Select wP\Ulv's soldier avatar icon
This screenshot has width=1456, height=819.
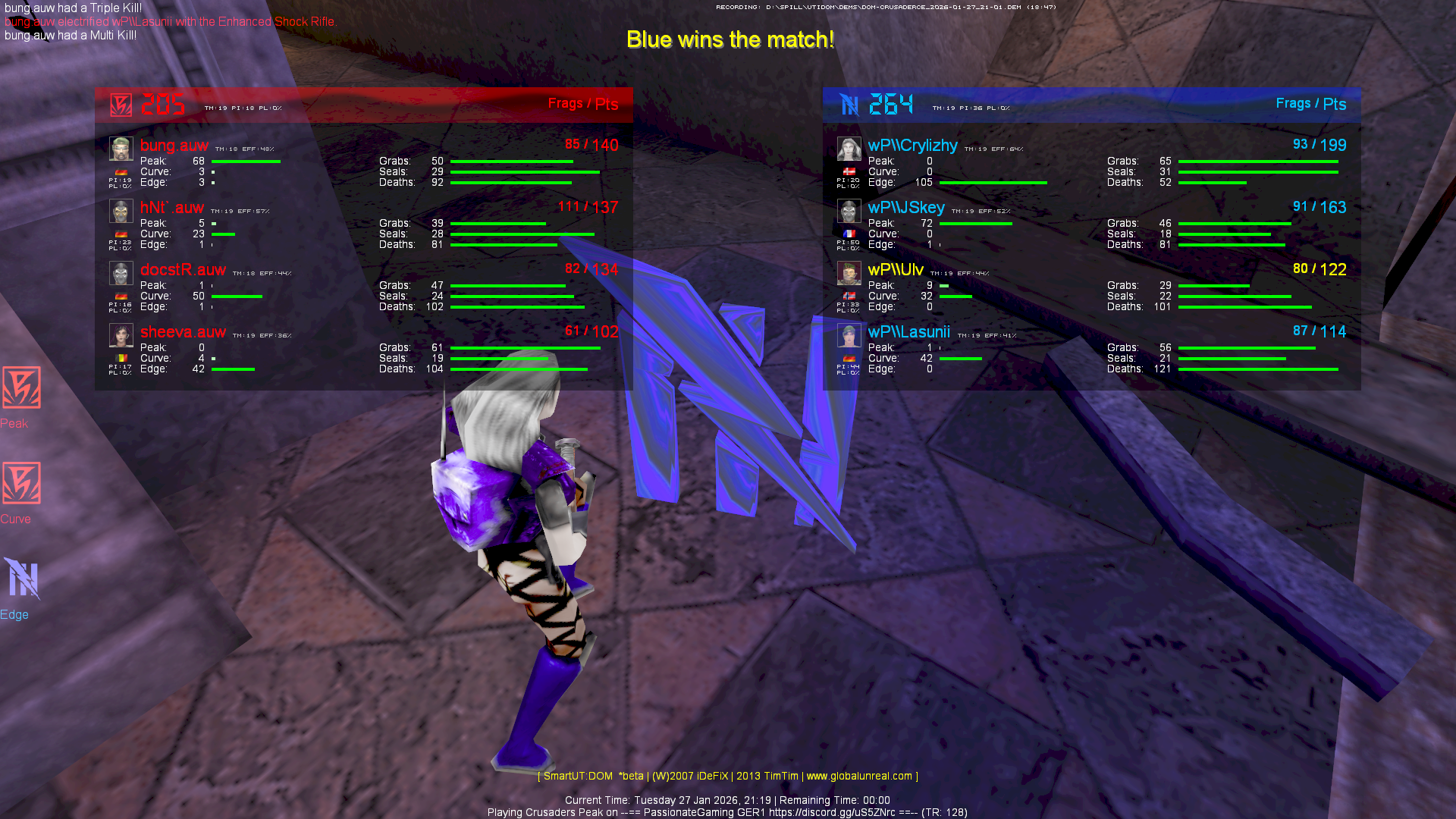click(849, 273)
